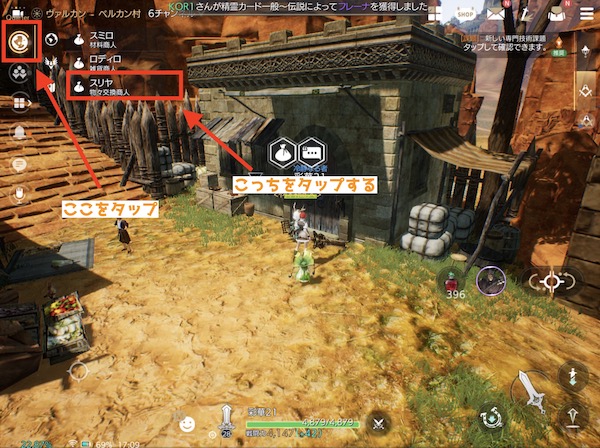The width and height of the screenshot is (600, 448).
Task: Open the smiley emote button
Action: tap(187, 421)
